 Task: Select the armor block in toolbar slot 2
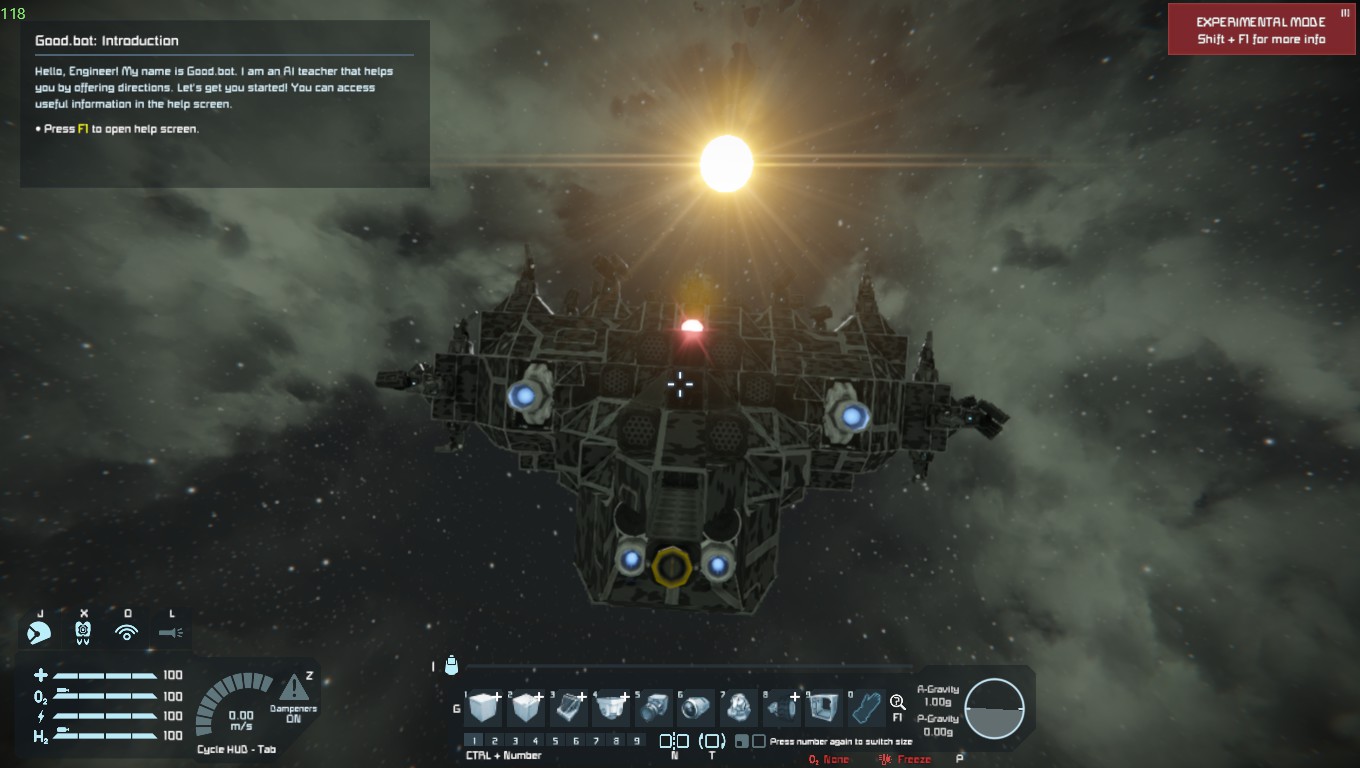click(x=526, y=708)
